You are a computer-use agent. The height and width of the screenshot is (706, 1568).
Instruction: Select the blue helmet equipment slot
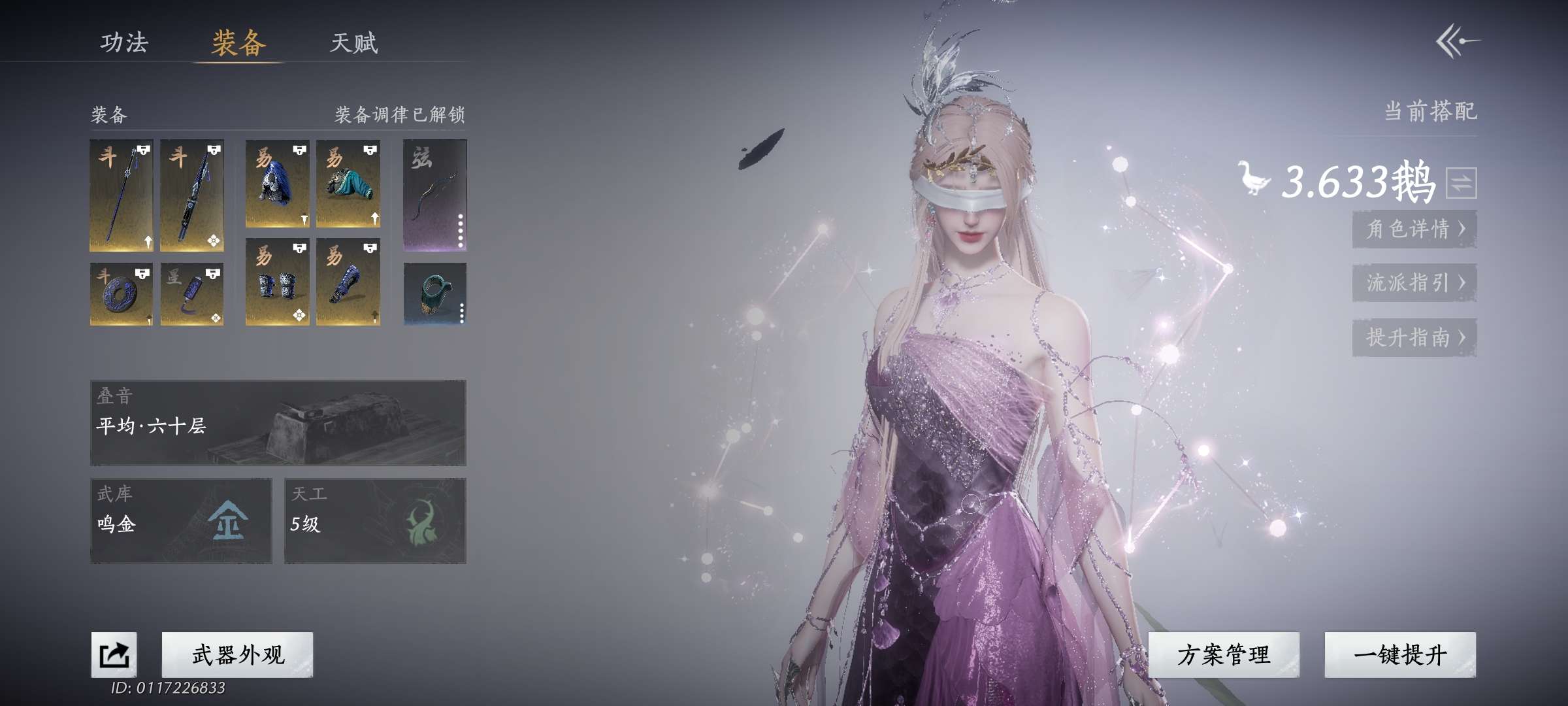click(x=277, y=184)
